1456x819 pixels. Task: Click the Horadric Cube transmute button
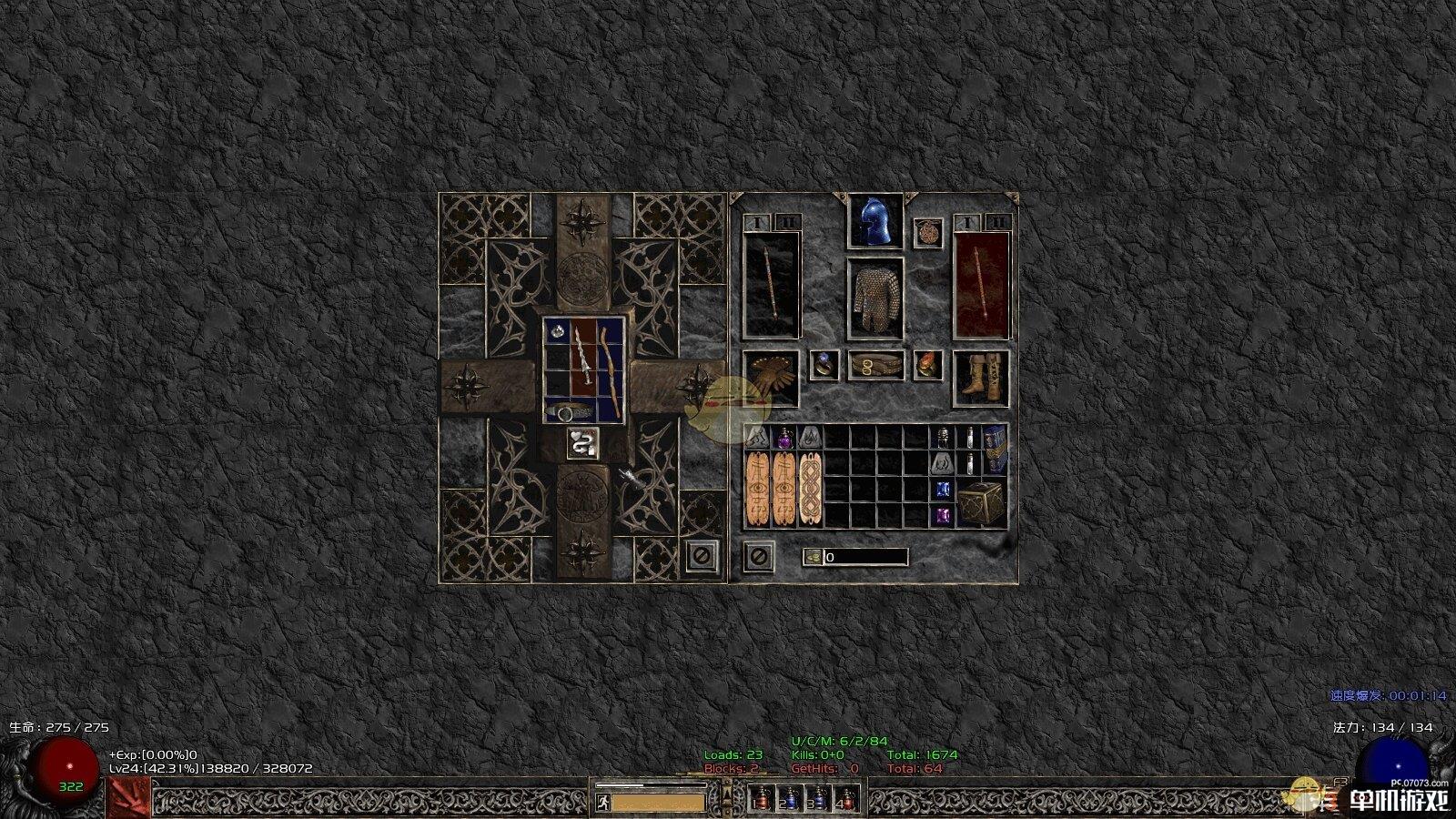point(582,443)
